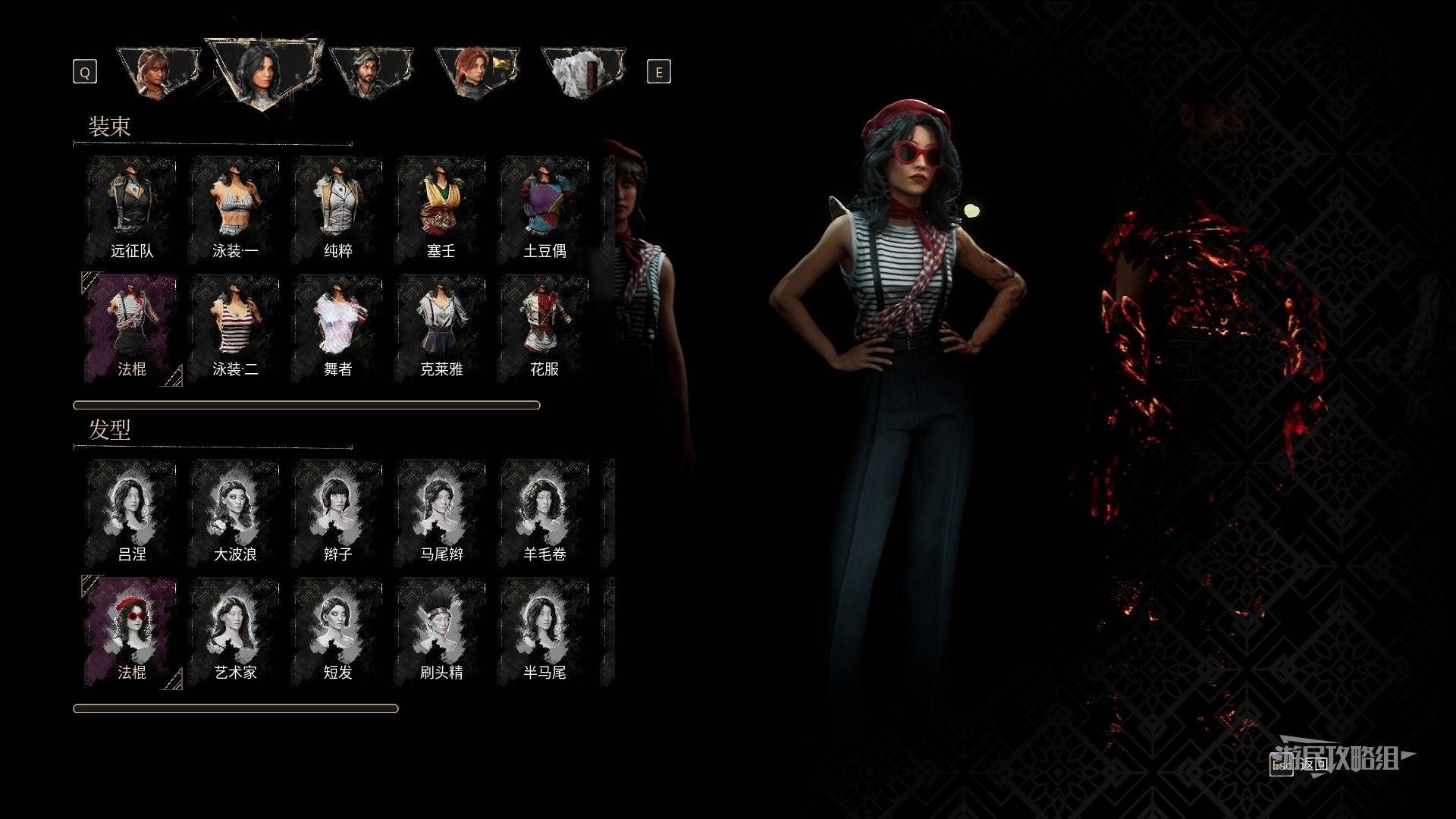This screenshot has width=1456, height=819.
Task: Select the 远征队 outfit
Action: pyautogui.click(x=132, y=209)
